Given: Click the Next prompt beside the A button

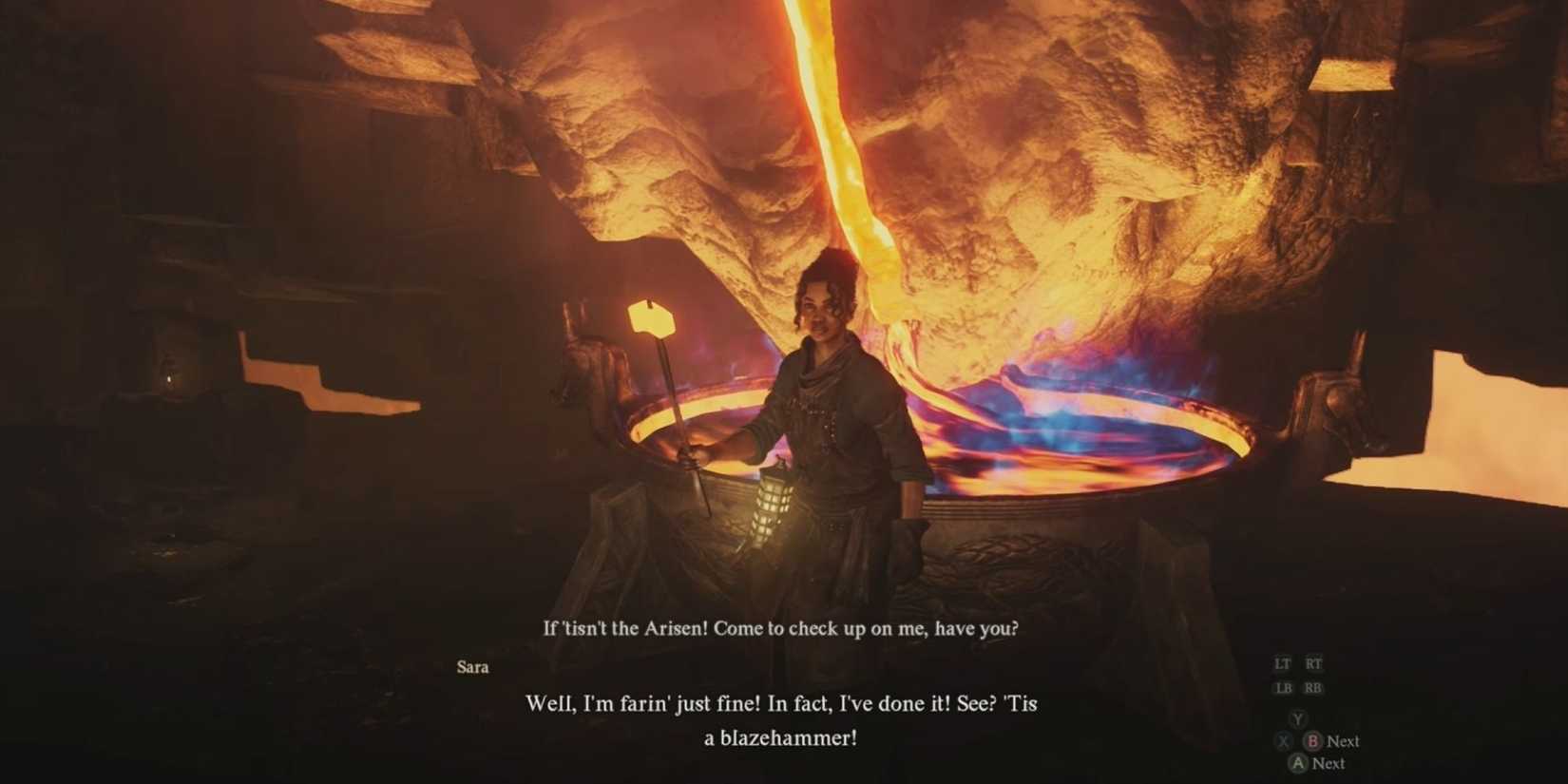Looking at the screenshot, I should [x=1330, y=762].
